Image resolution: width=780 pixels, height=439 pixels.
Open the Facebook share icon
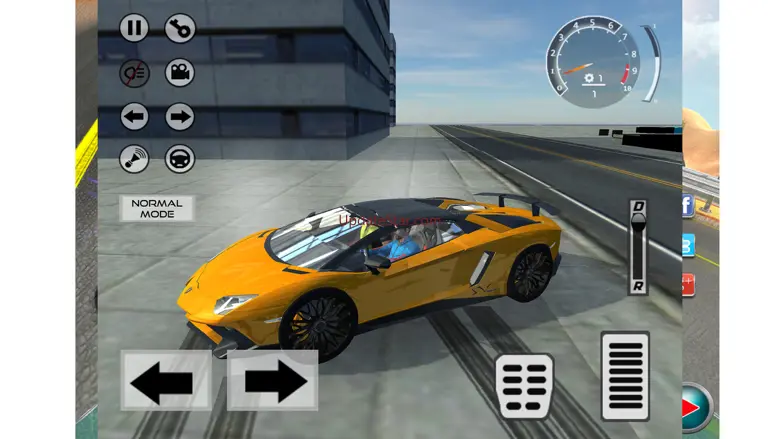(x=687, y=207)
